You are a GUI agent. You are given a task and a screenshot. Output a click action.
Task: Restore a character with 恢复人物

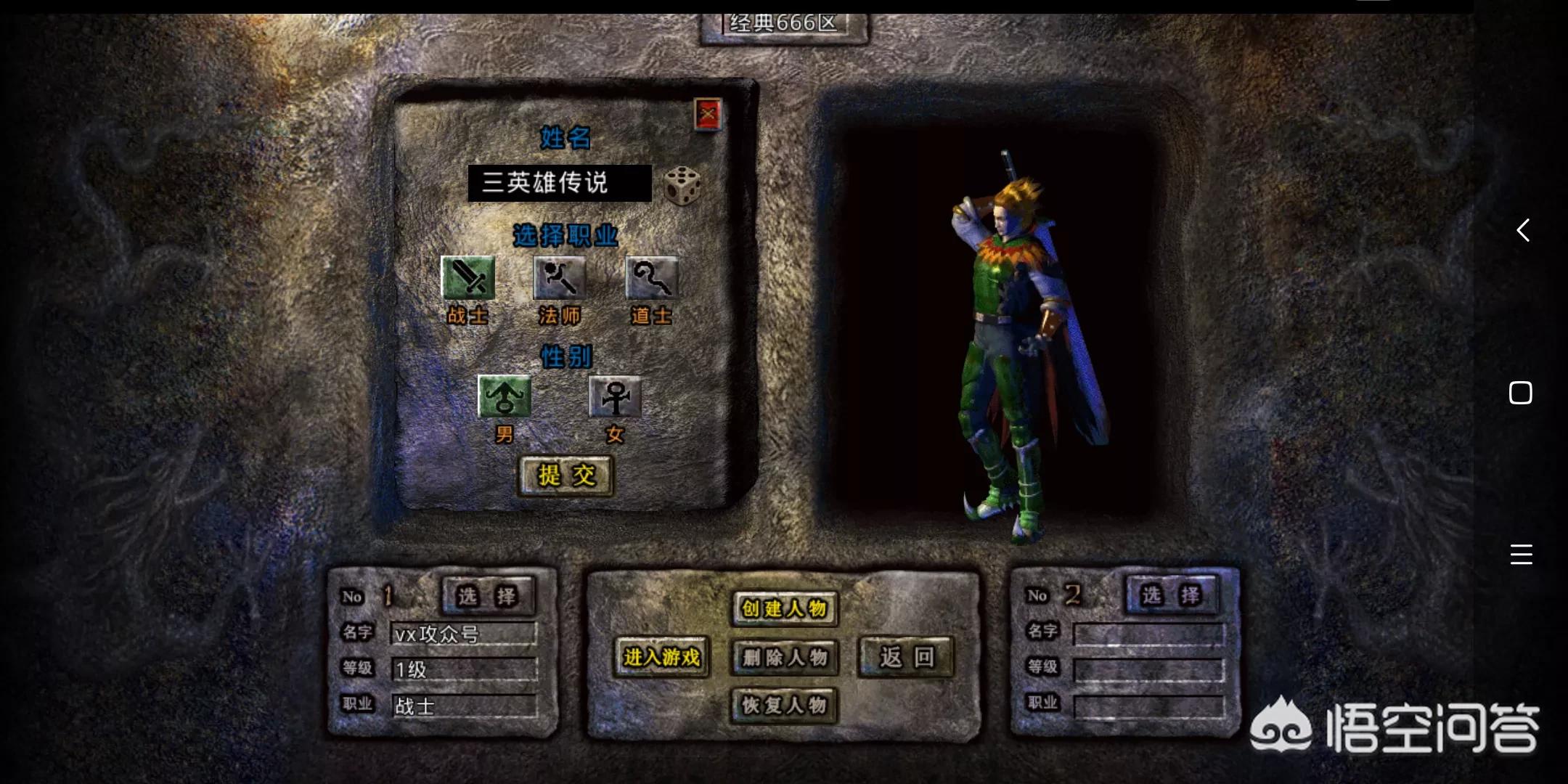[784, 705]
